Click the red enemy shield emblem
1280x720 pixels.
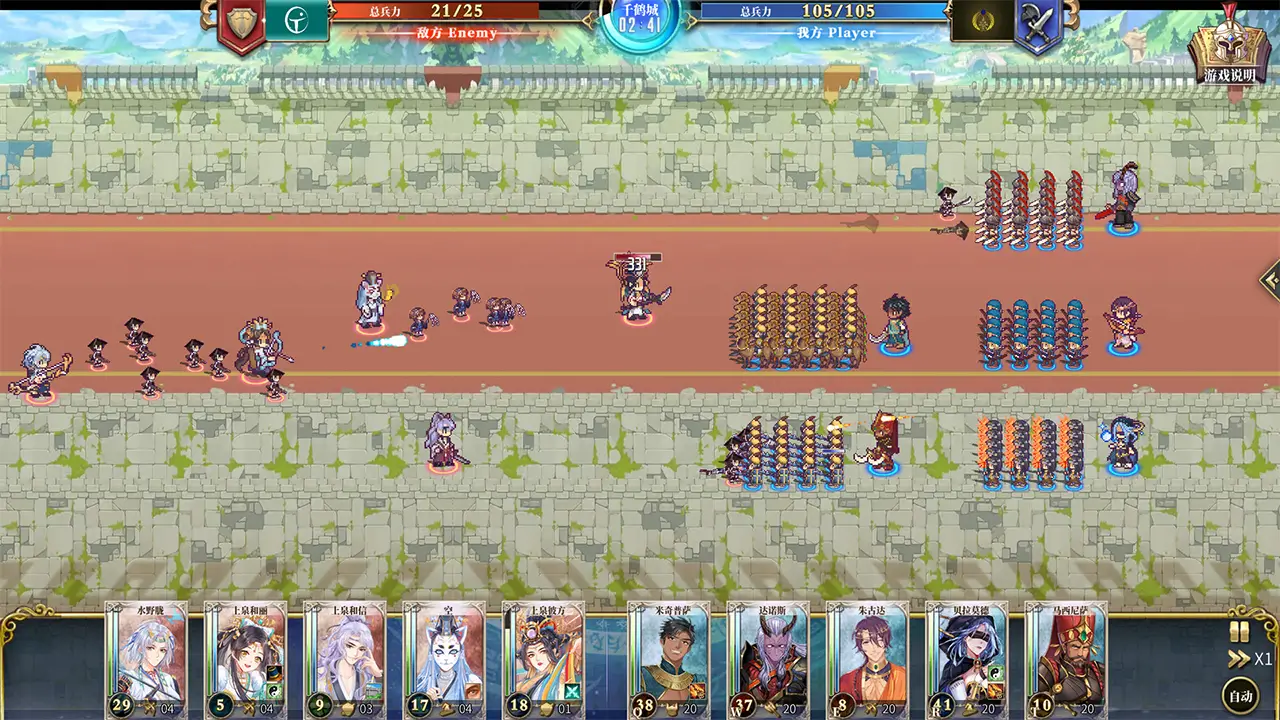click(239, 22)
